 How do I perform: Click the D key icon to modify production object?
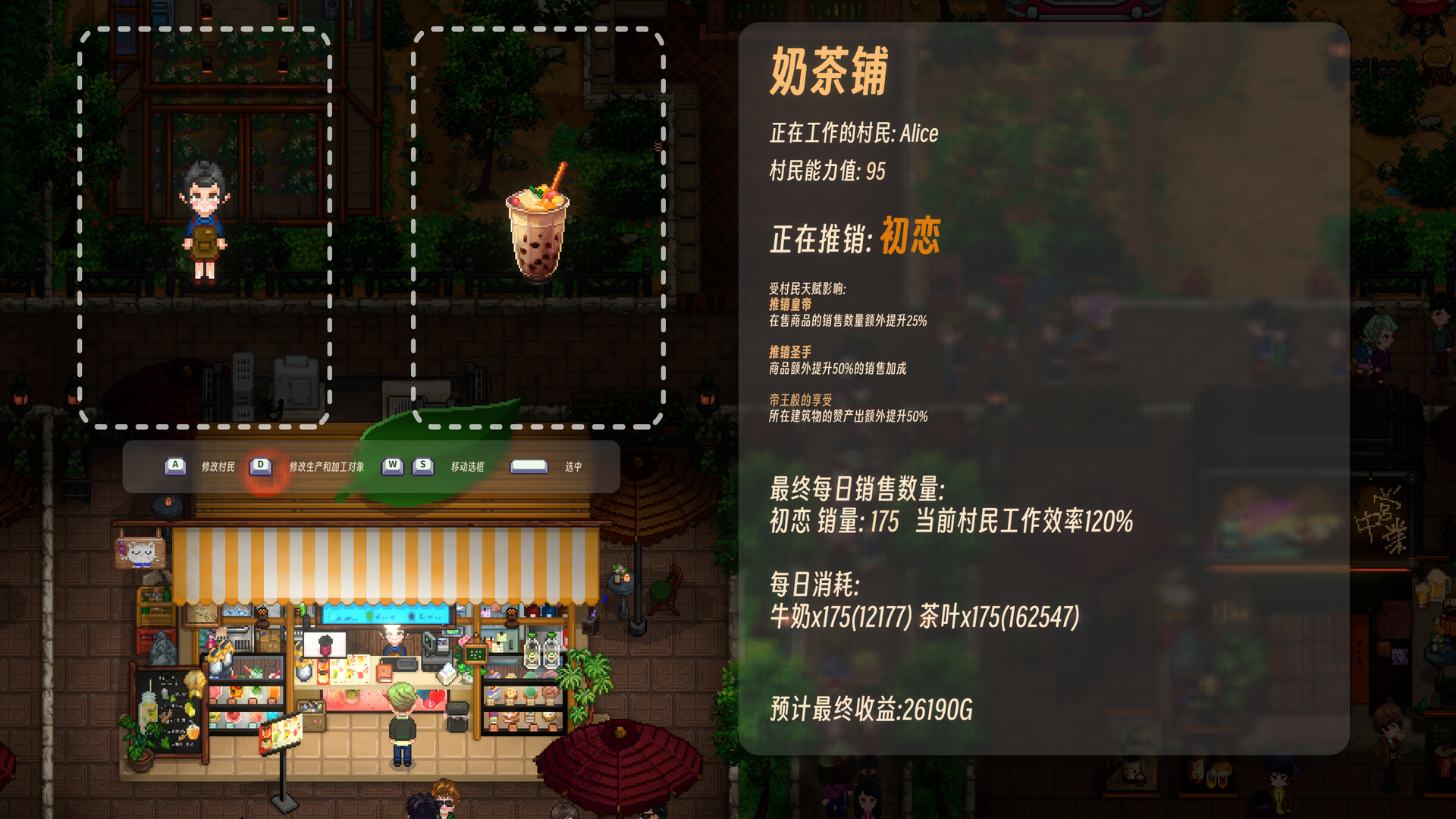tap(261, 467)
